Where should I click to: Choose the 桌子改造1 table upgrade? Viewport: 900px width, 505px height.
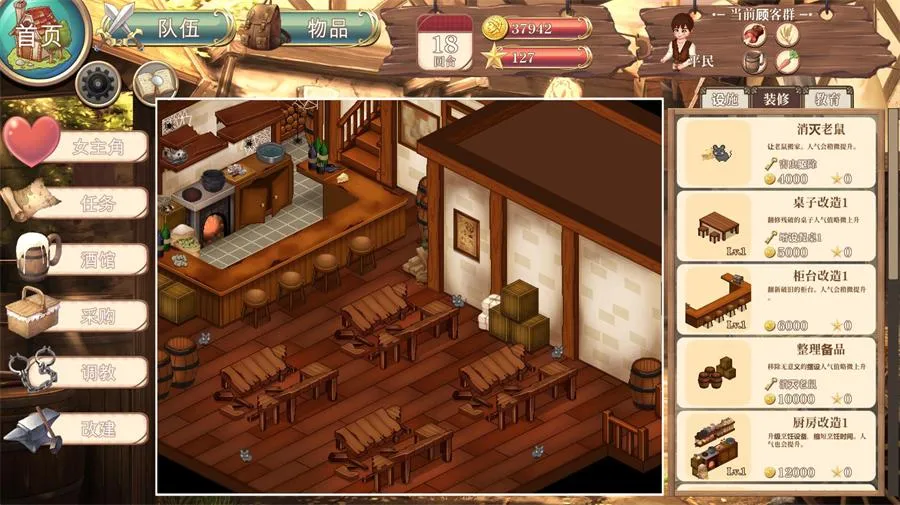(x=777, y=226)
